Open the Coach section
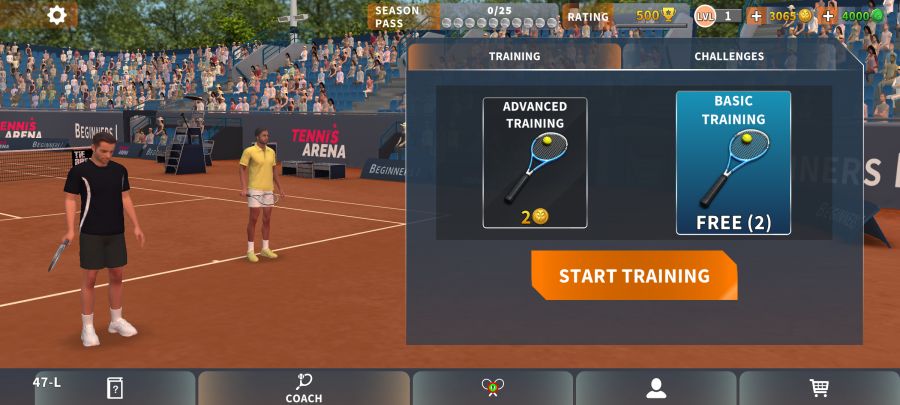Image resolution: width=900 pixels, height=405 pixels. pyautogui.click(x=304, y=388)
